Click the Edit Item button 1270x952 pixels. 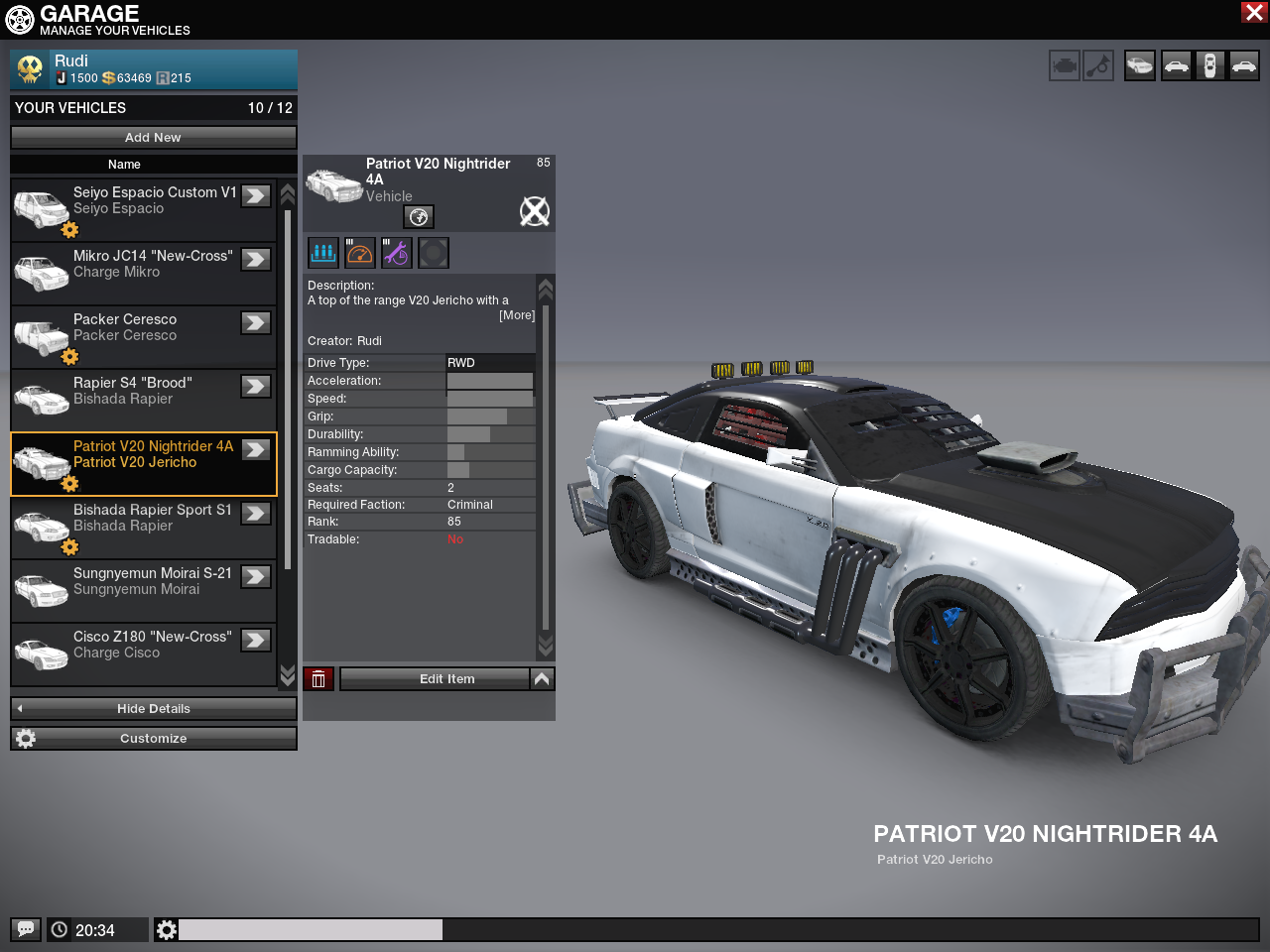[x=435, y=679]
